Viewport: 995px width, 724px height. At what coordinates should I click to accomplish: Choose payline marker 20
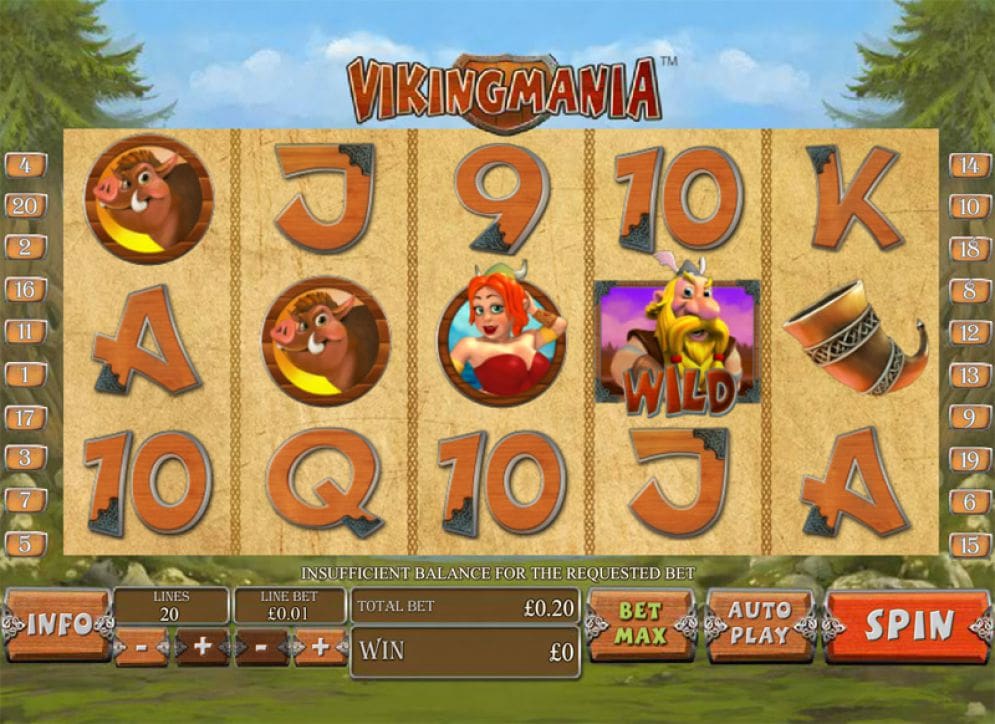(x=25, y=207)
